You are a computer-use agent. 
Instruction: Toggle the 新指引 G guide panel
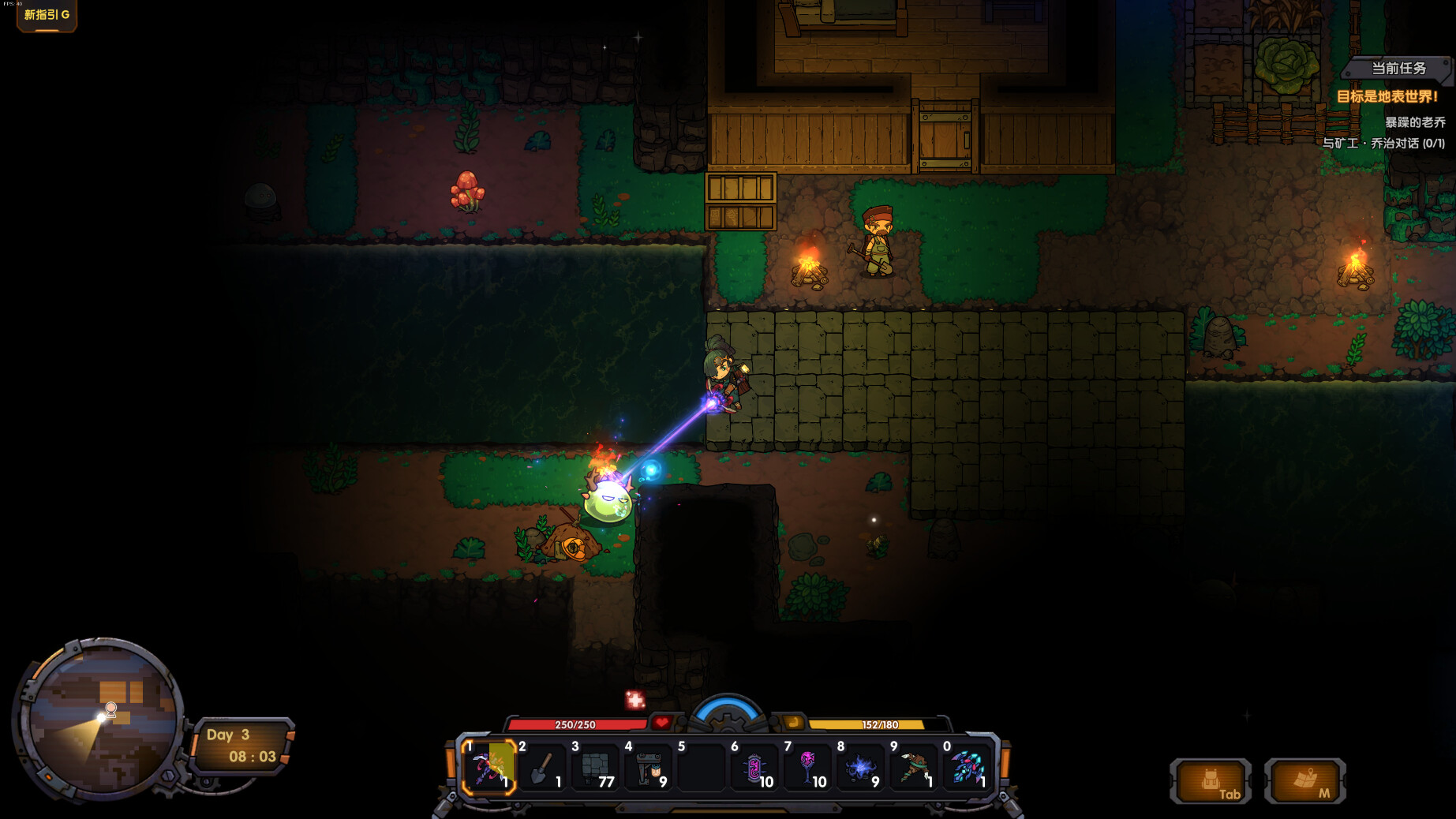[x=46, y=13]
